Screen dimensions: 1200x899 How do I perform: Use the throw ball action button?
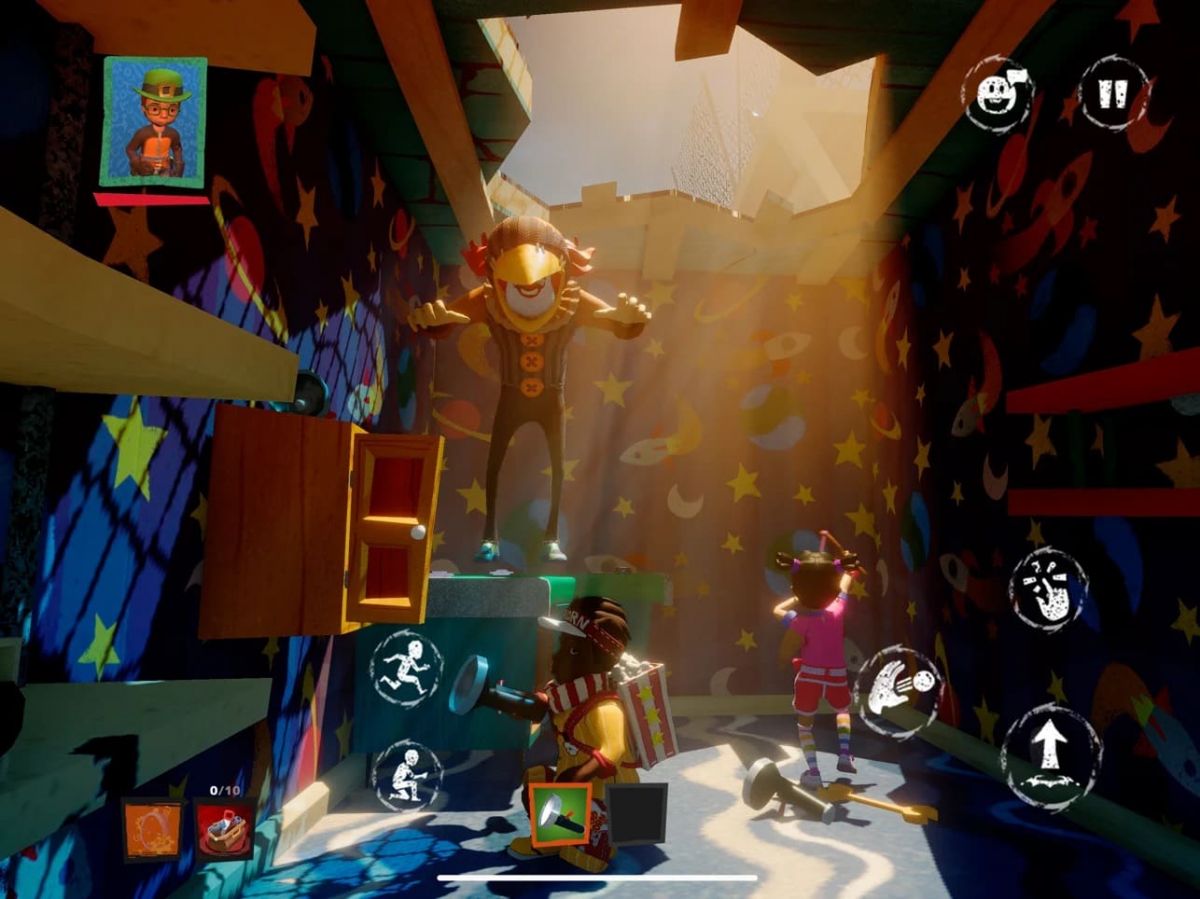coord(899,692)
